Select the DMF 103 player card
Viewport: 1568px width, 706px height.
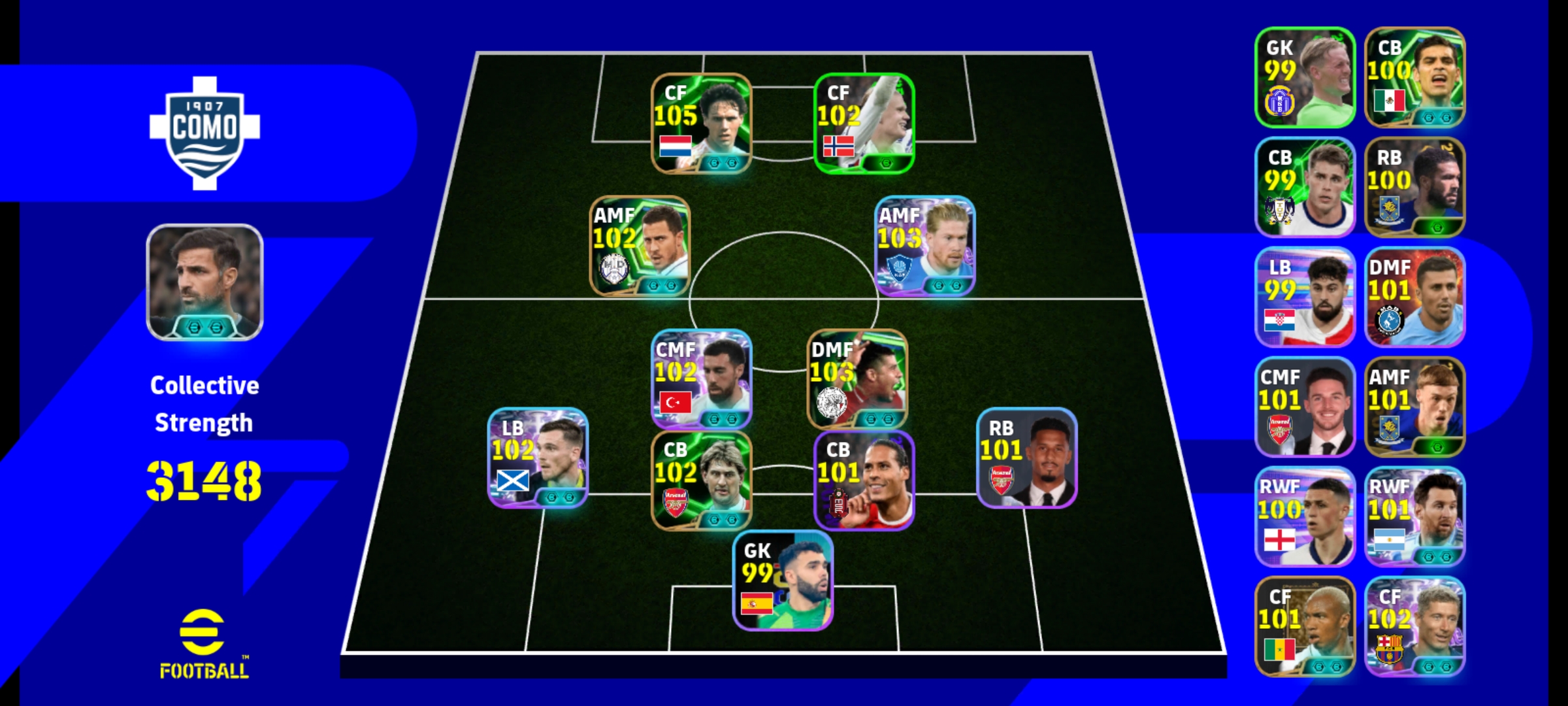(857, 379)
